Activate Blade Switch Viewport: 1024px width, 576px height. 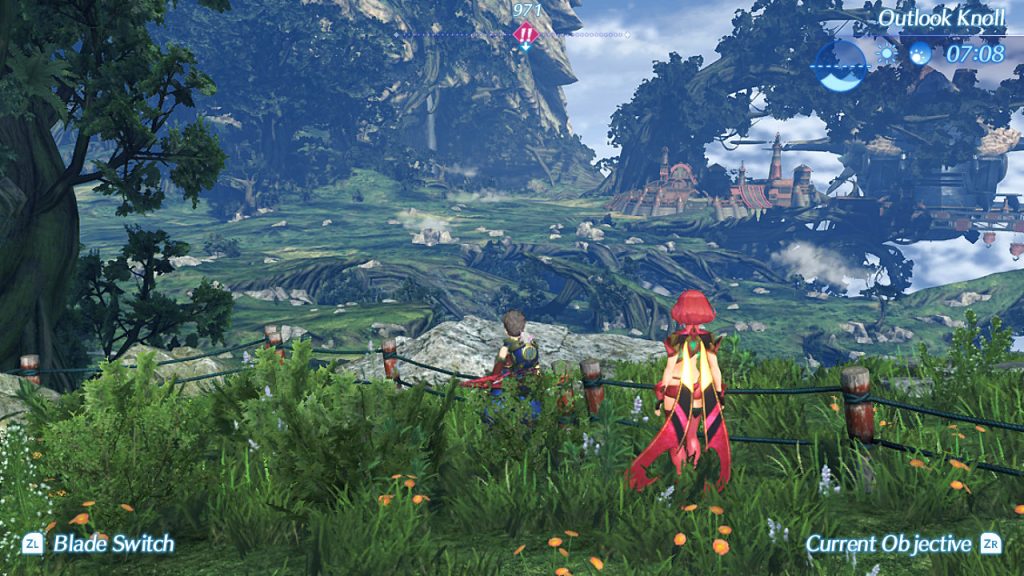coord(98,544)
